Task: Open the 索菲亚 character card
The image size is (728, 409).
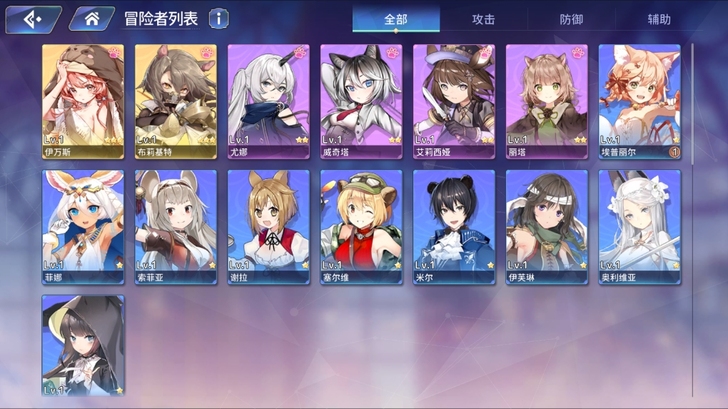Action: (176, 226)
